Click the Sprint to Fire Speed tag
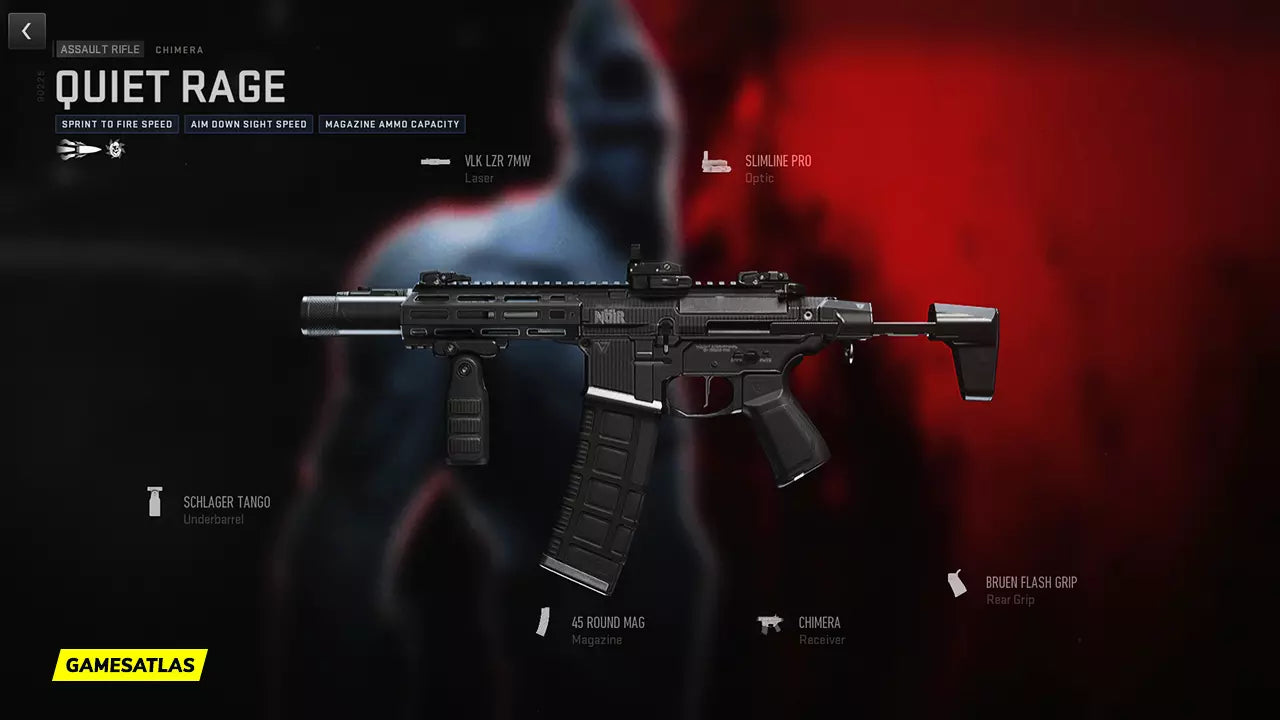Screen dimensions: 1280x720 [116, 125]
